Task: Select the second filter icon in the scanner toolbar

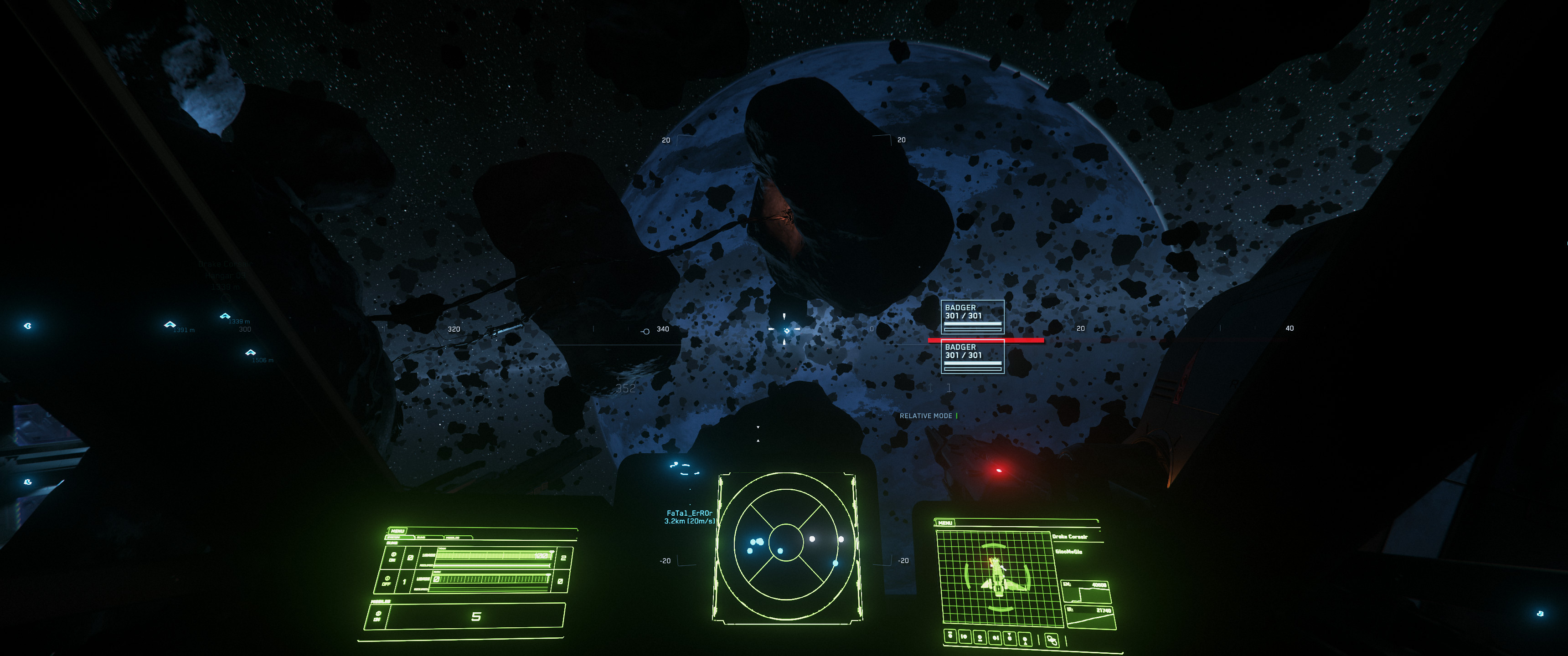Action: pos(965,637)
